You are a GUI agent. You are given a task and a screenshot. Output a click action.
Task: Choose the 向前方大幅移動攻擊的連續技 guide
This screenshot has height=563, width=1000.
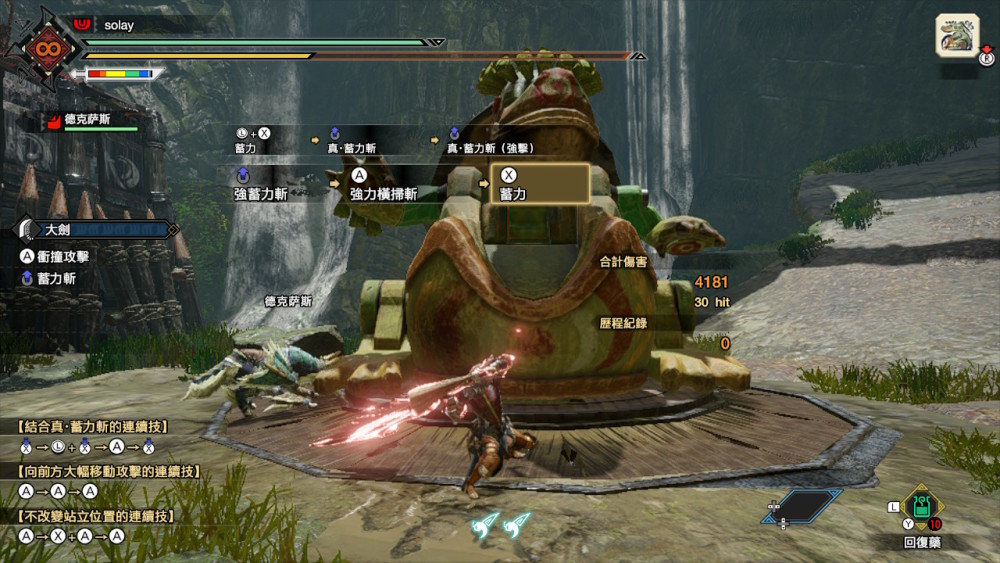pos(107,471)
